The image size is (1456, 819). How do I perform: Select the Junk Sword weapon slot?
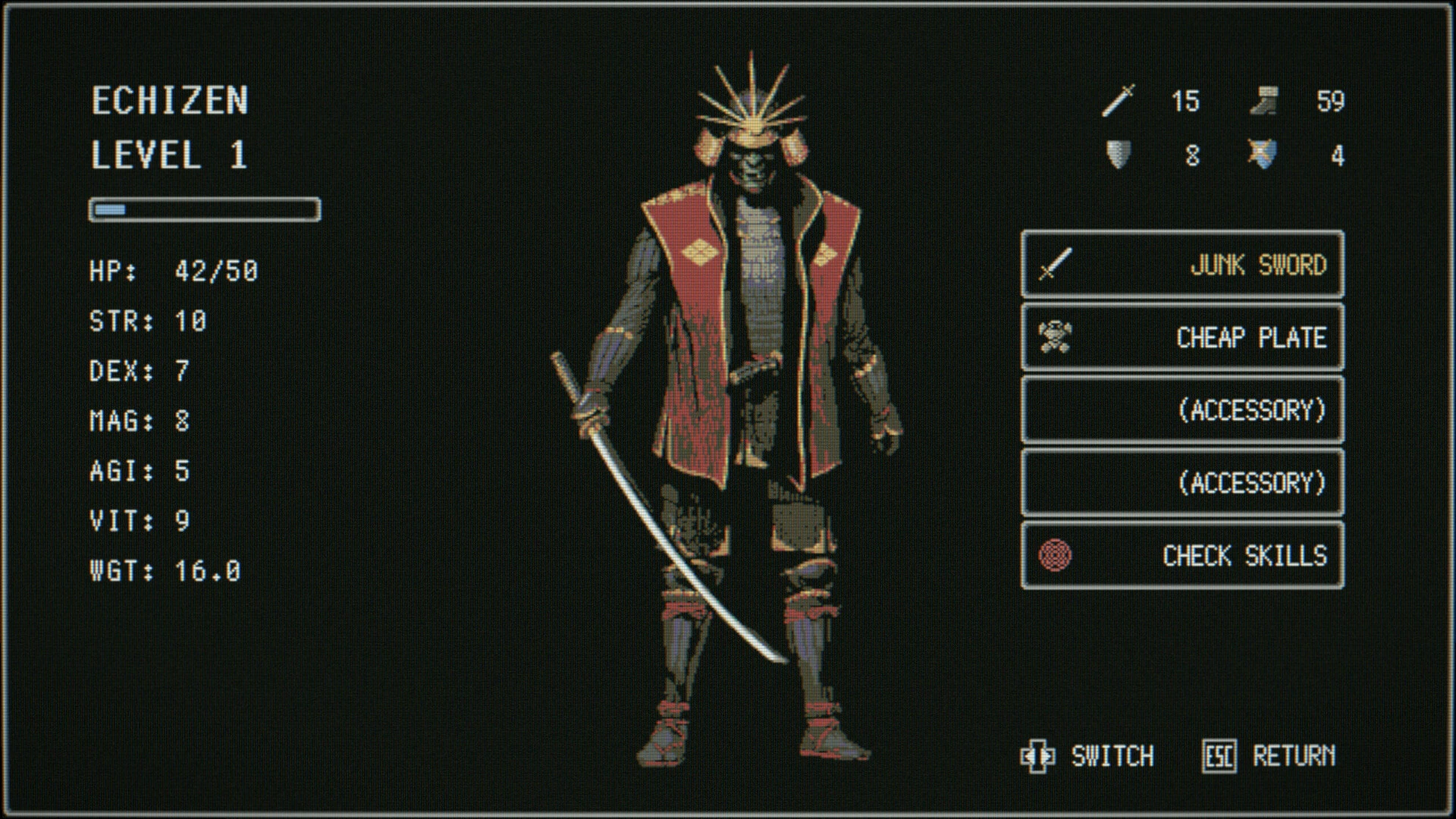1182,265
